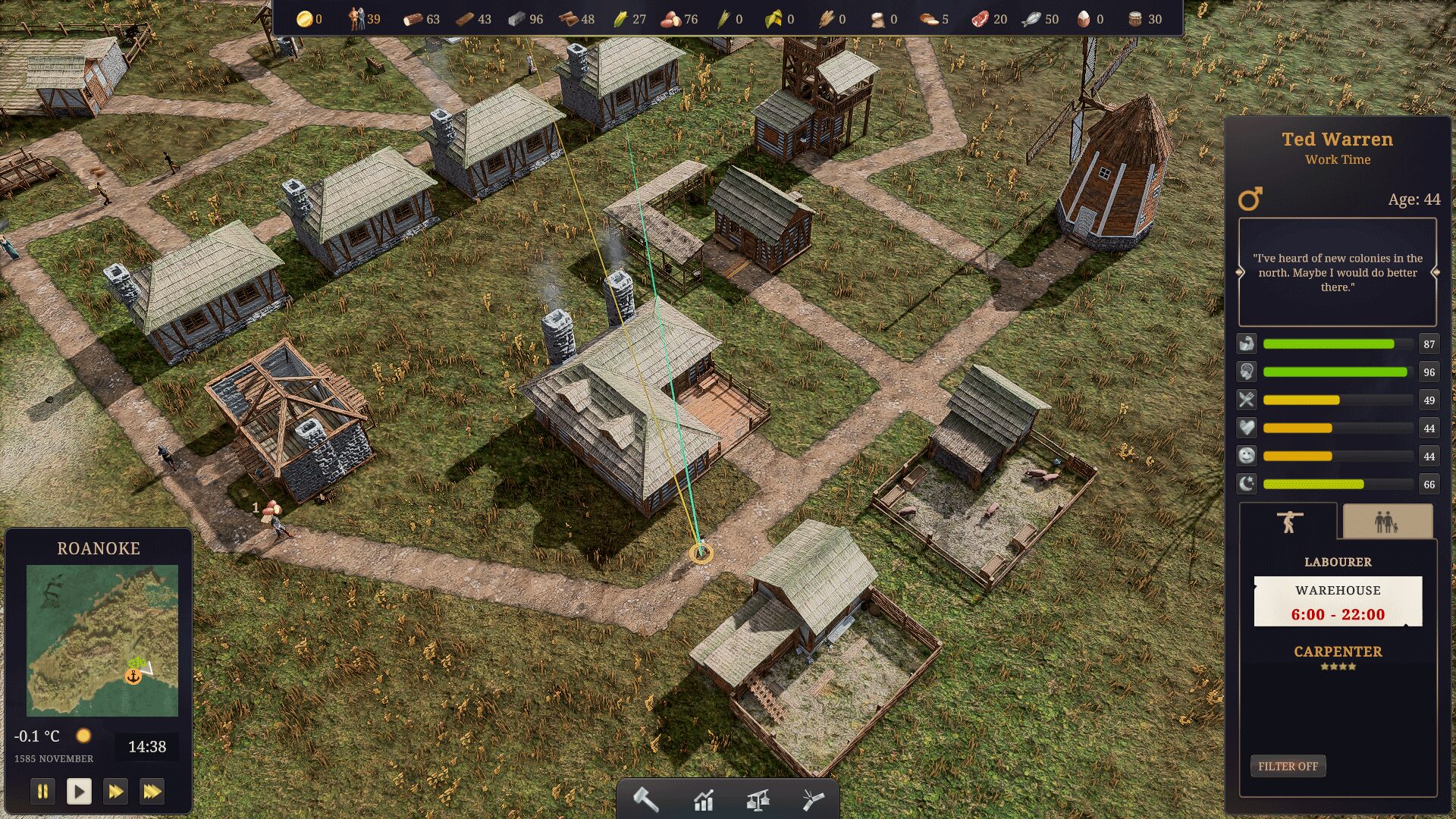This screenshot has height=819, width=1456.
Task: Click the Roanoke island minimap
Action: 102,640
